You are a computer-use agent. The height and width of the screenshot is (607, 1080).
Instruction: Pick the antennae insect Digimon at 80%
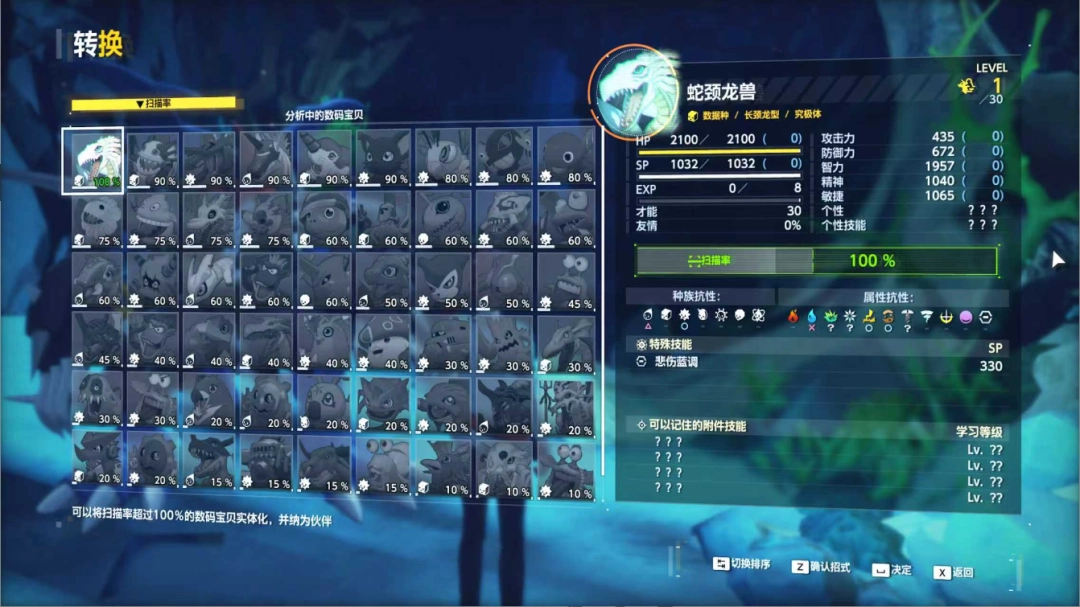point(443,158)
